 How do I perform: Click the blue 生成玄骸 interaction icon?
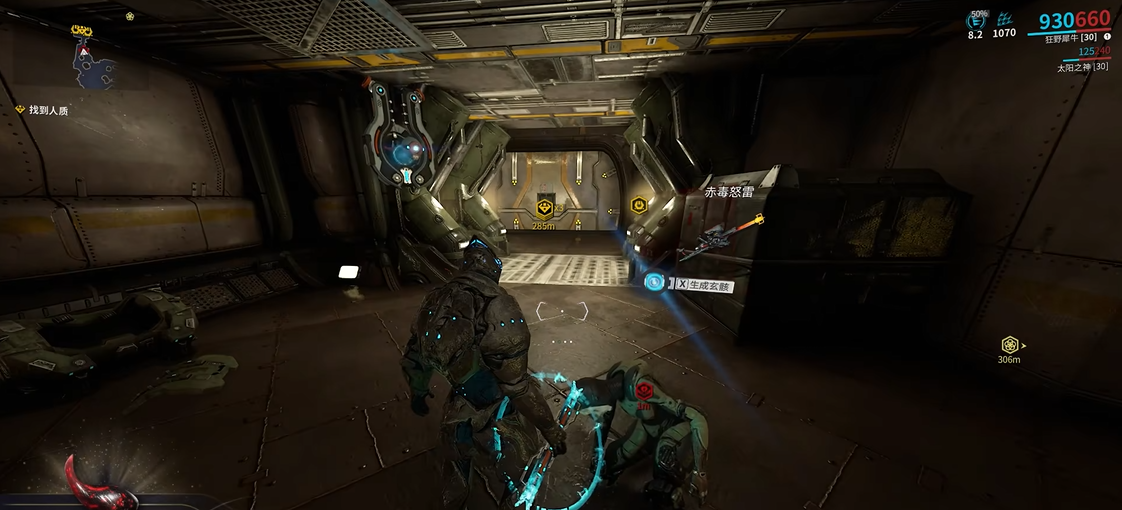654,283
